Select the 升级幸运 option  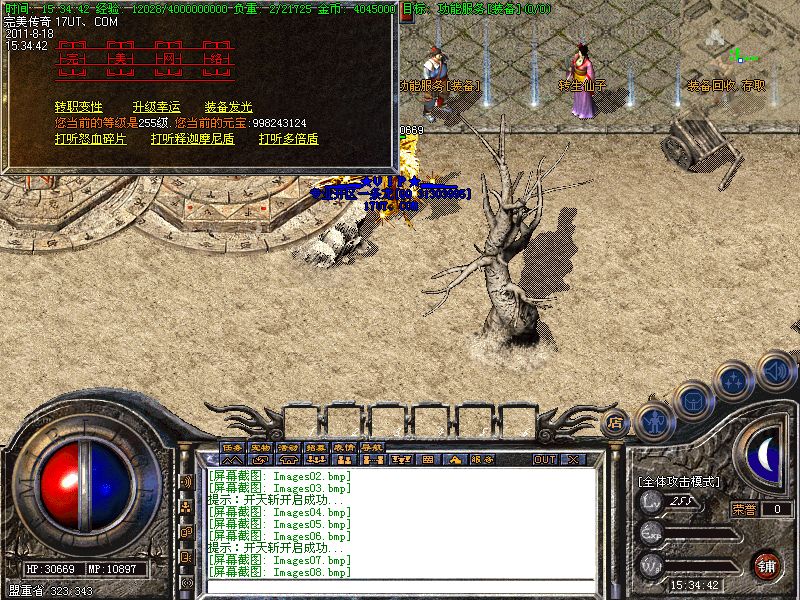(x=156, y=107)
